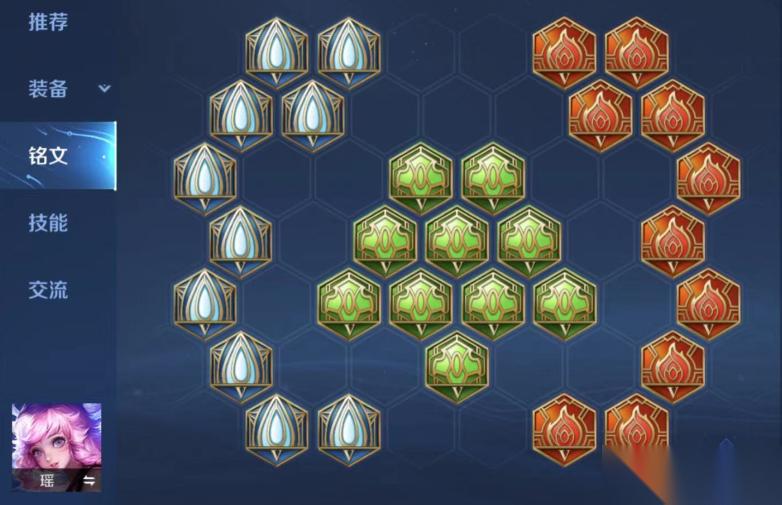The image size is (782, 505).
Task: Show the 技能 tab
Action: (48, 223)
